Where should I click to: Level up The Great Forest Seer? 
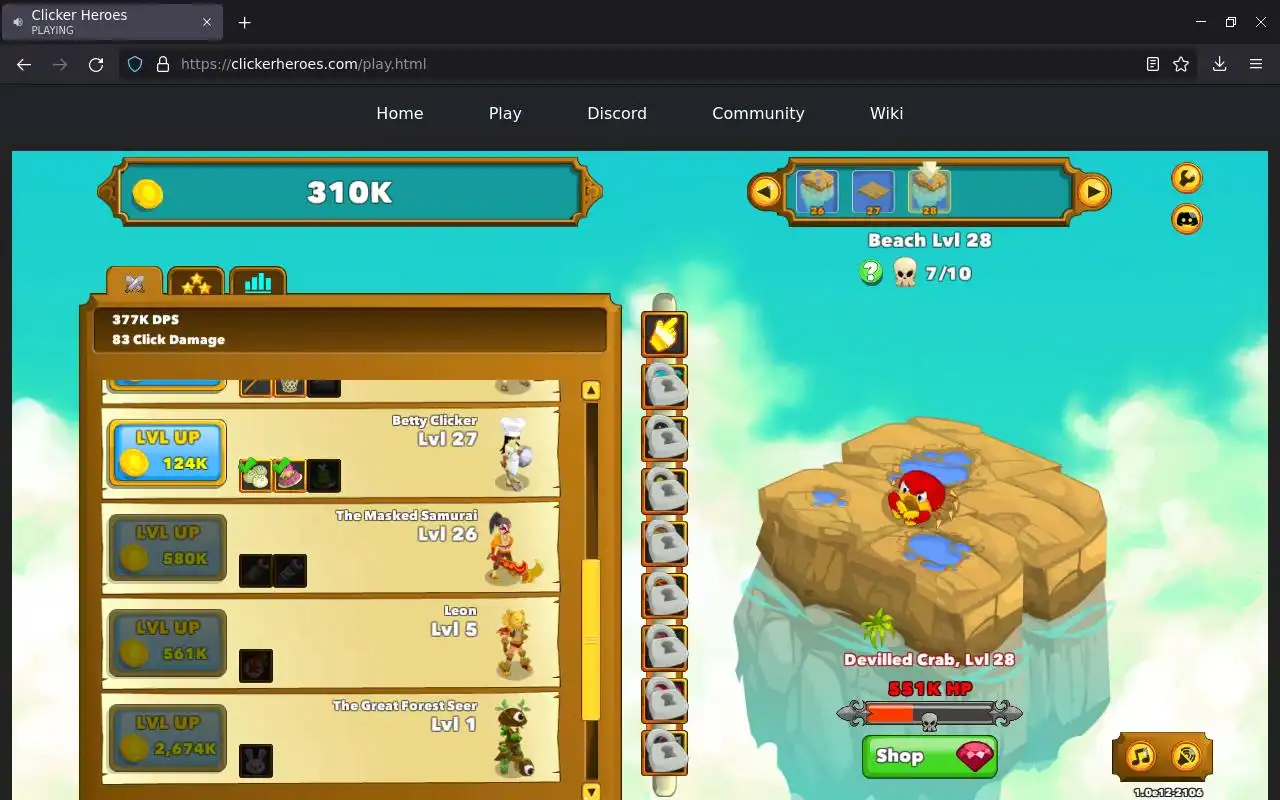pos(167,737)
